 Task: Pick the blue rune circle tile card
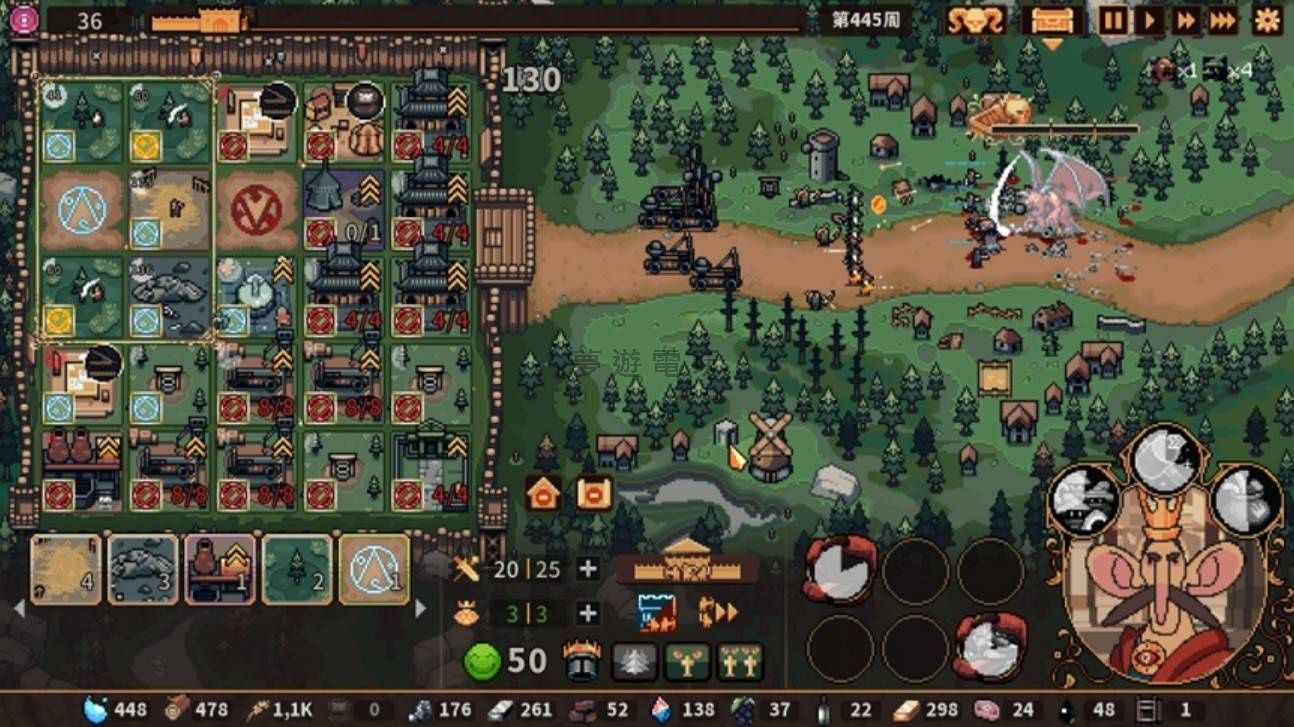coord(374,569)
